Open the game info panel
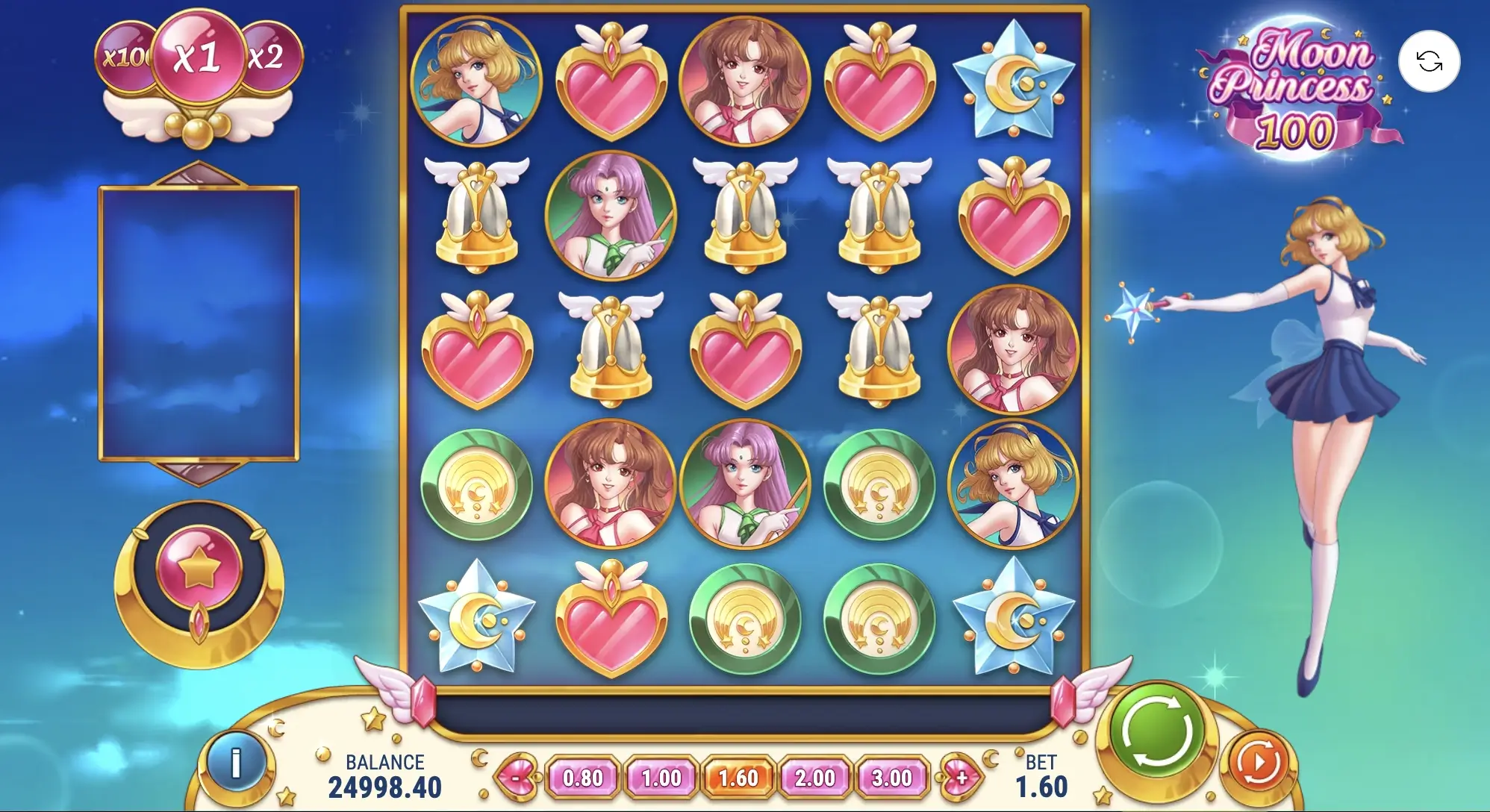The image size is (1490, 812). point(237,763)
